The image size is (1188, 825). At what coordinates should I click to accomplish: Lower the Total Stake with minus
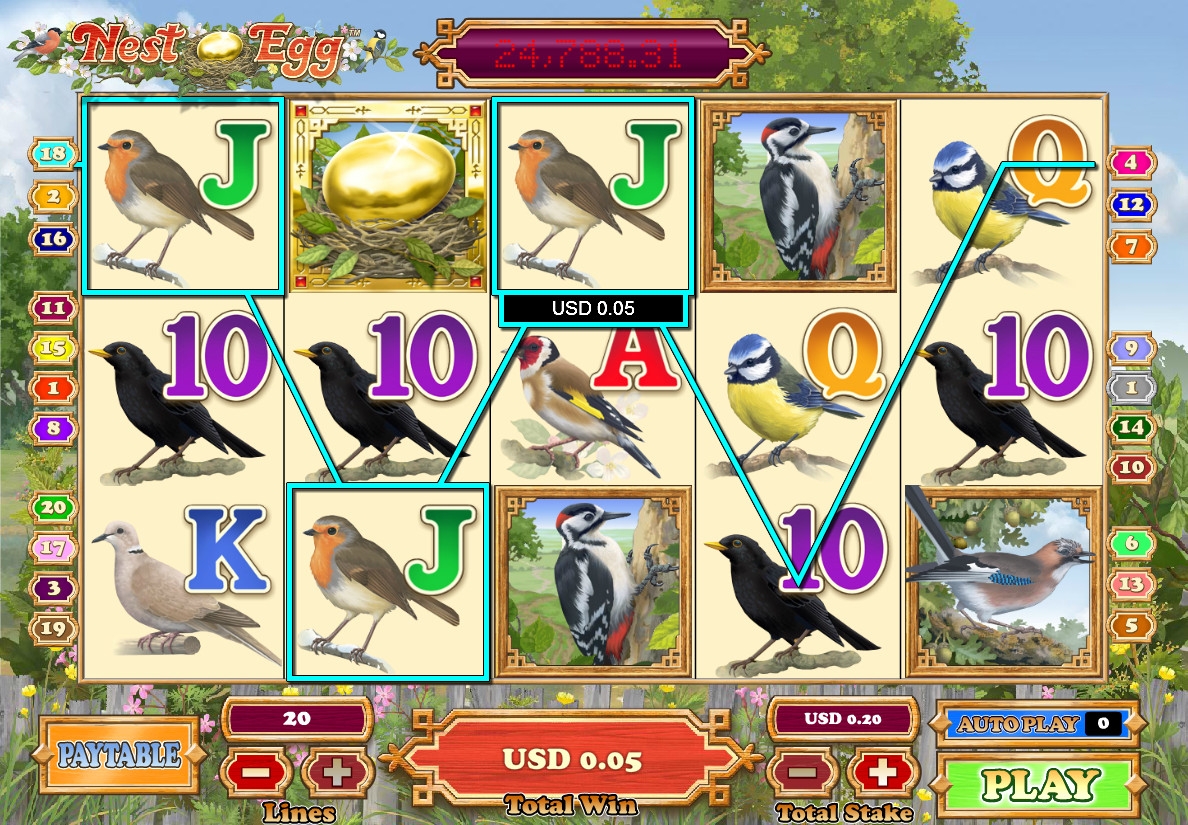click(x=799, y=773)
